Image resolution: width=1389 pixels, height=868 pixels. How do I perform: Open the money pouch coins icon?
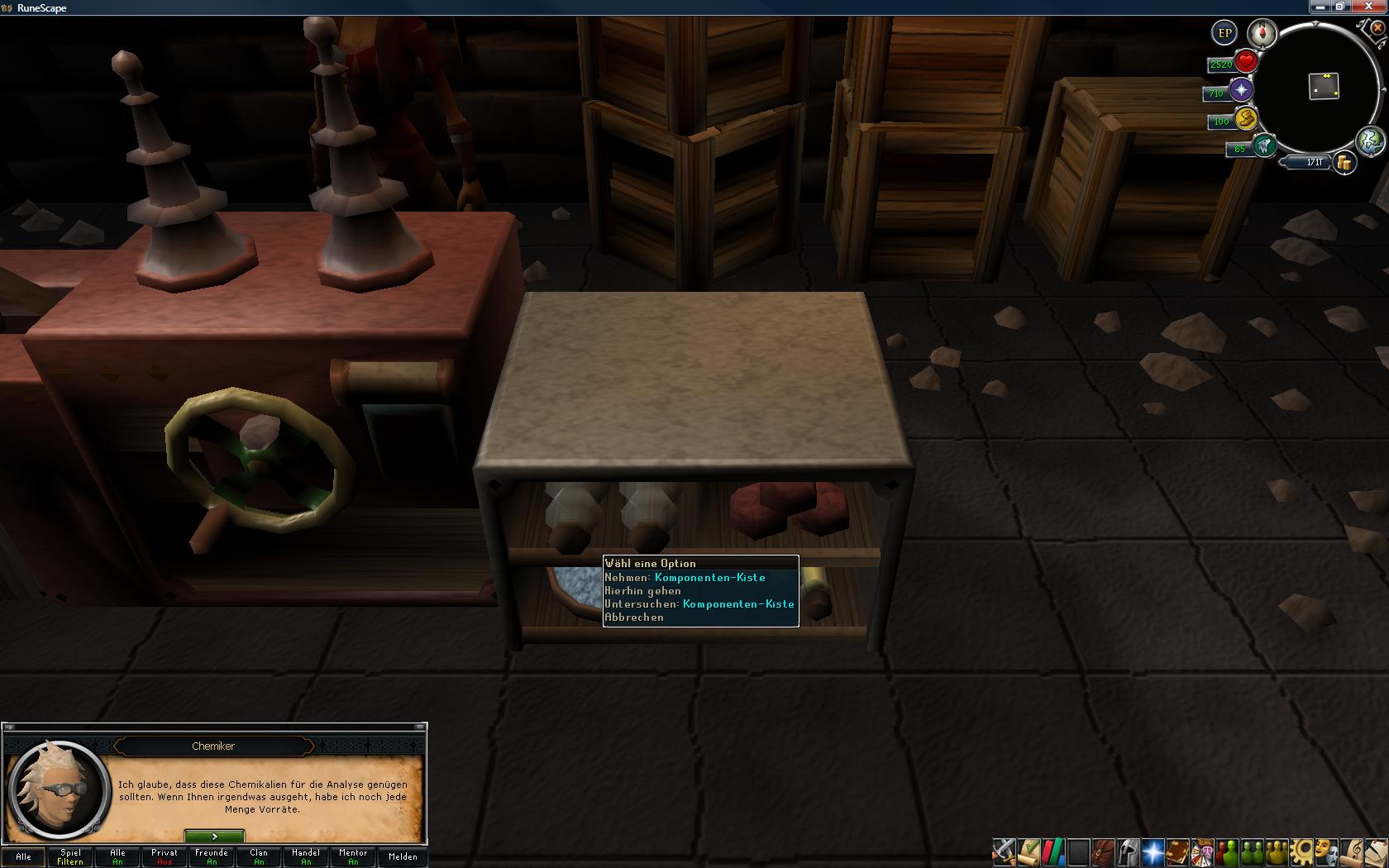click(x=1345, y=163)
